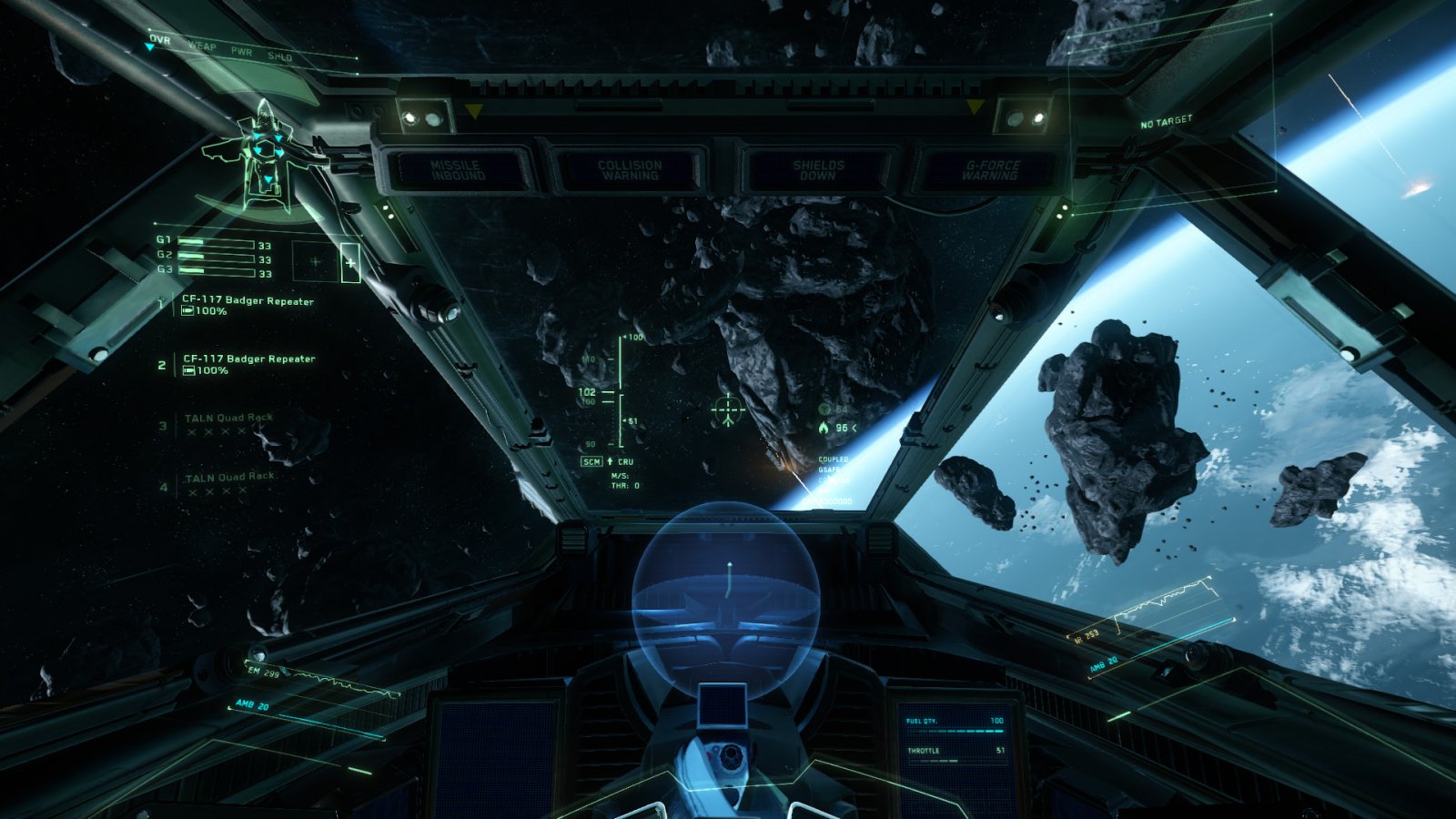Click the spherical radar display

tap(726, 593)
